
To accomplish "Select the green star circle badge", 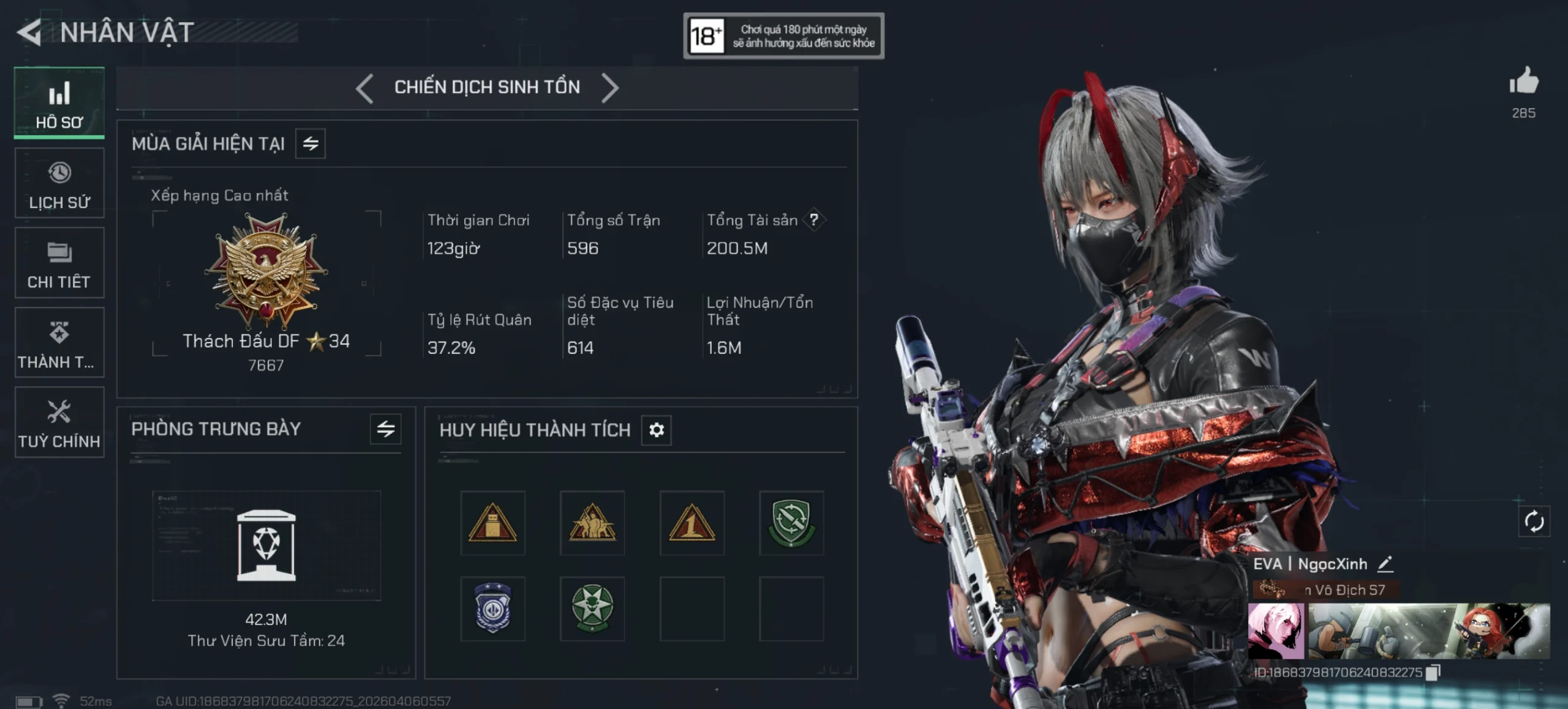I will 592,609.
